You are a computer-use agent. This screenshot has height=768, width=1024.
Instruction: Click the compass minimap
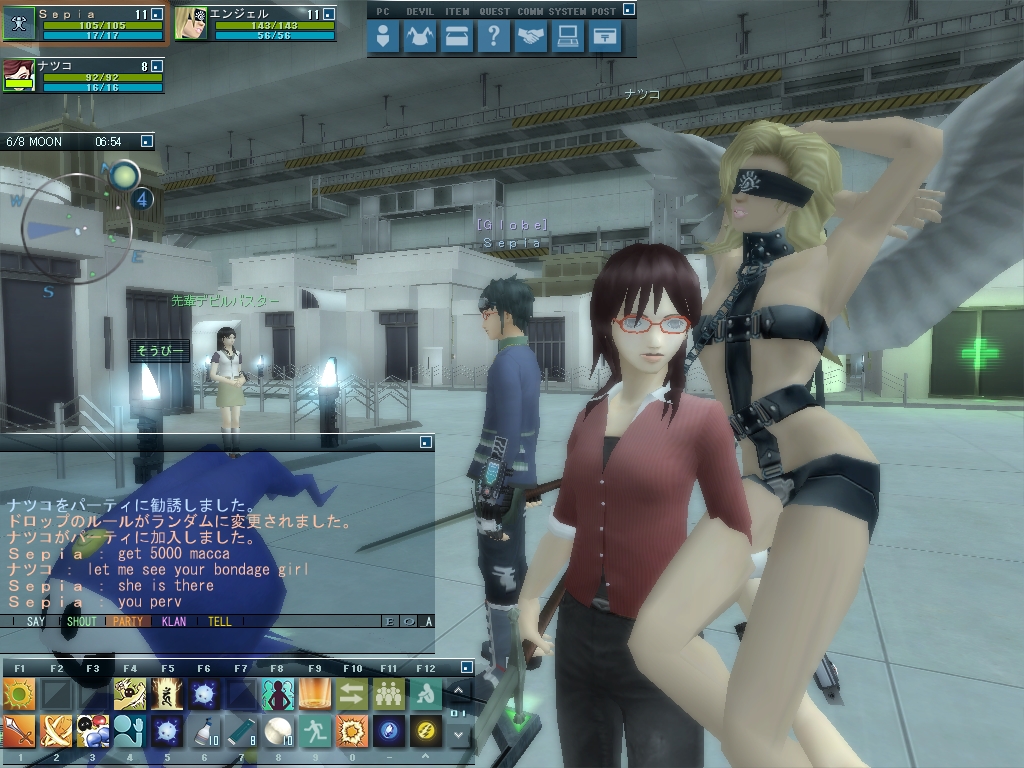tap(75, 230)
